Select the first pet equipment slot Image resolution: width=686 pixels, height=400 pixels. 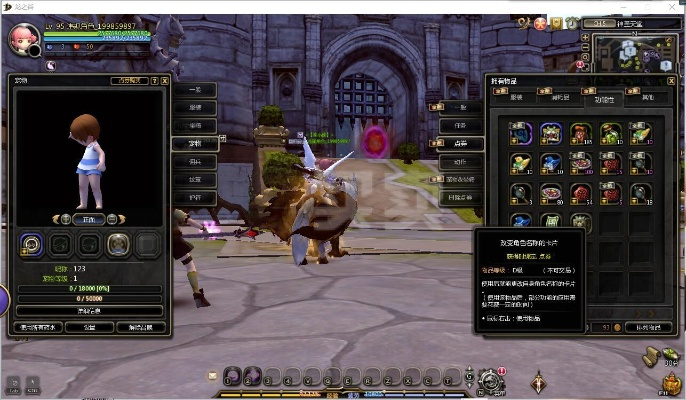[33, 243]
